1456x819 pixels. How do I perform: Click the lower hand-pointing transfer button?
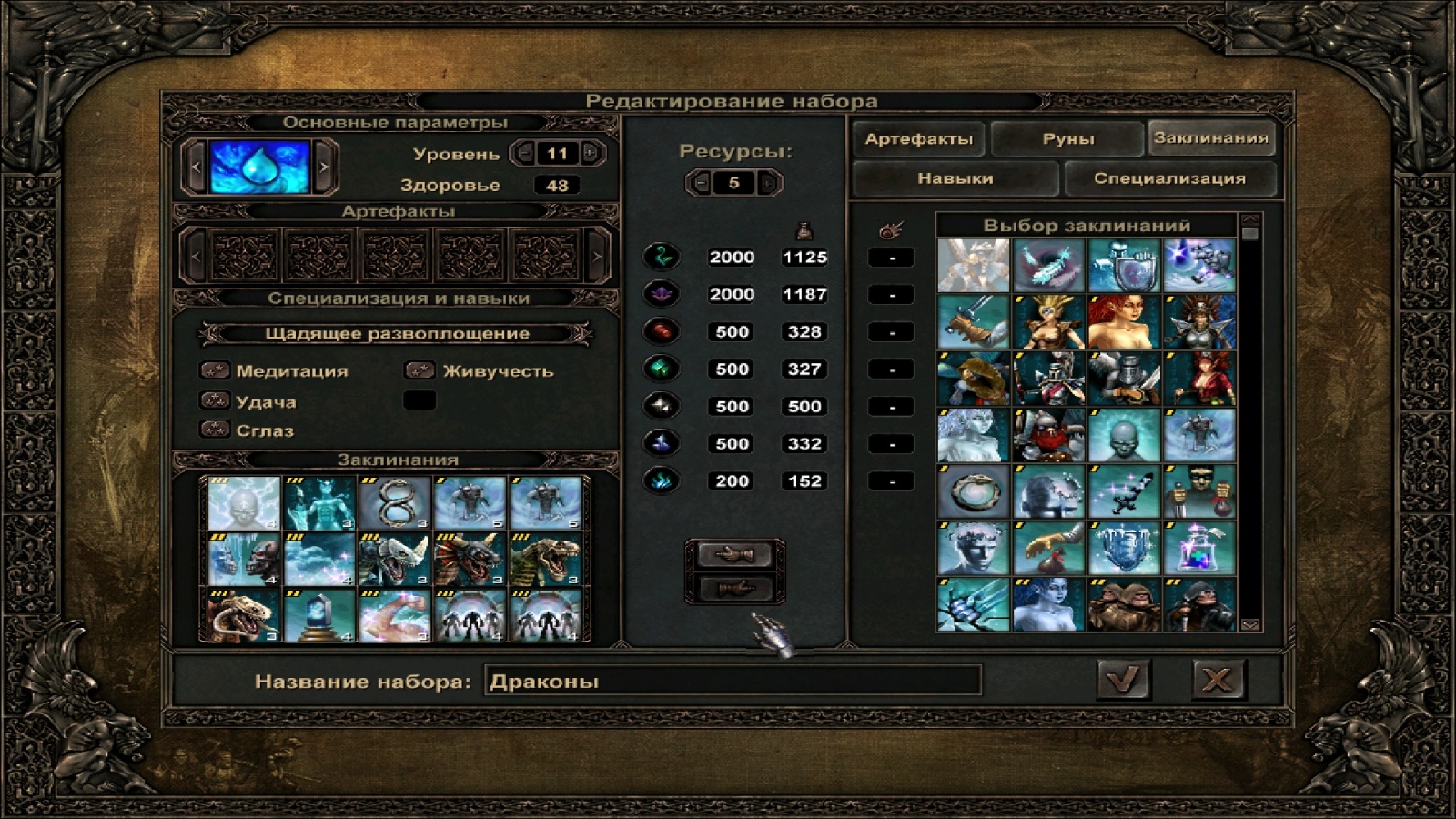coord(733,588)
